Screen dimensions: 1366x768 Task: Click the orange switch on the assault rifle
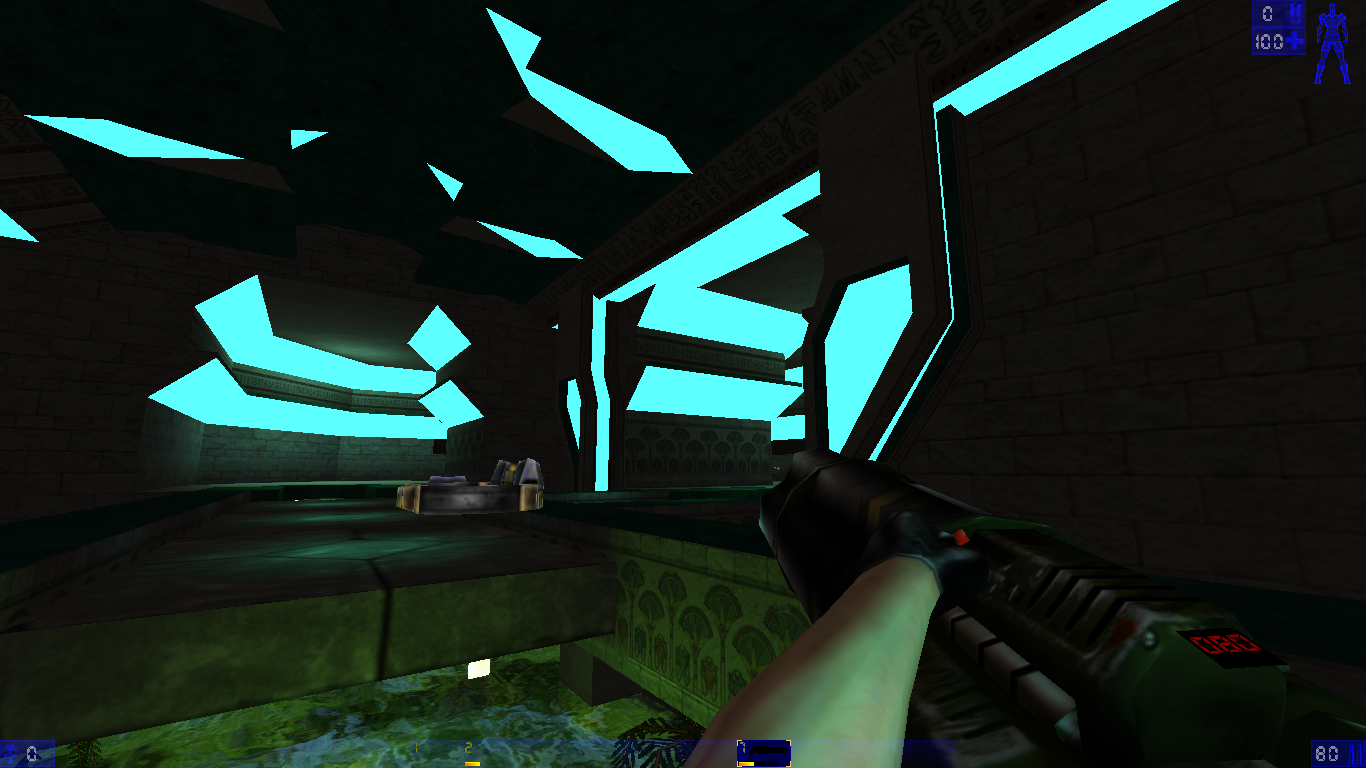point(960,535)
